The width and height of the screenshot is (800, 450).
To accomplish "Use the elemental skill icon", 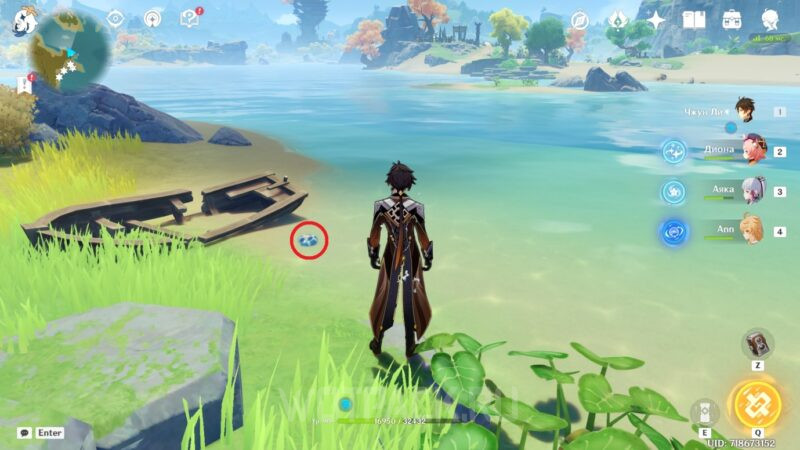I will click(x=705, y=411).
